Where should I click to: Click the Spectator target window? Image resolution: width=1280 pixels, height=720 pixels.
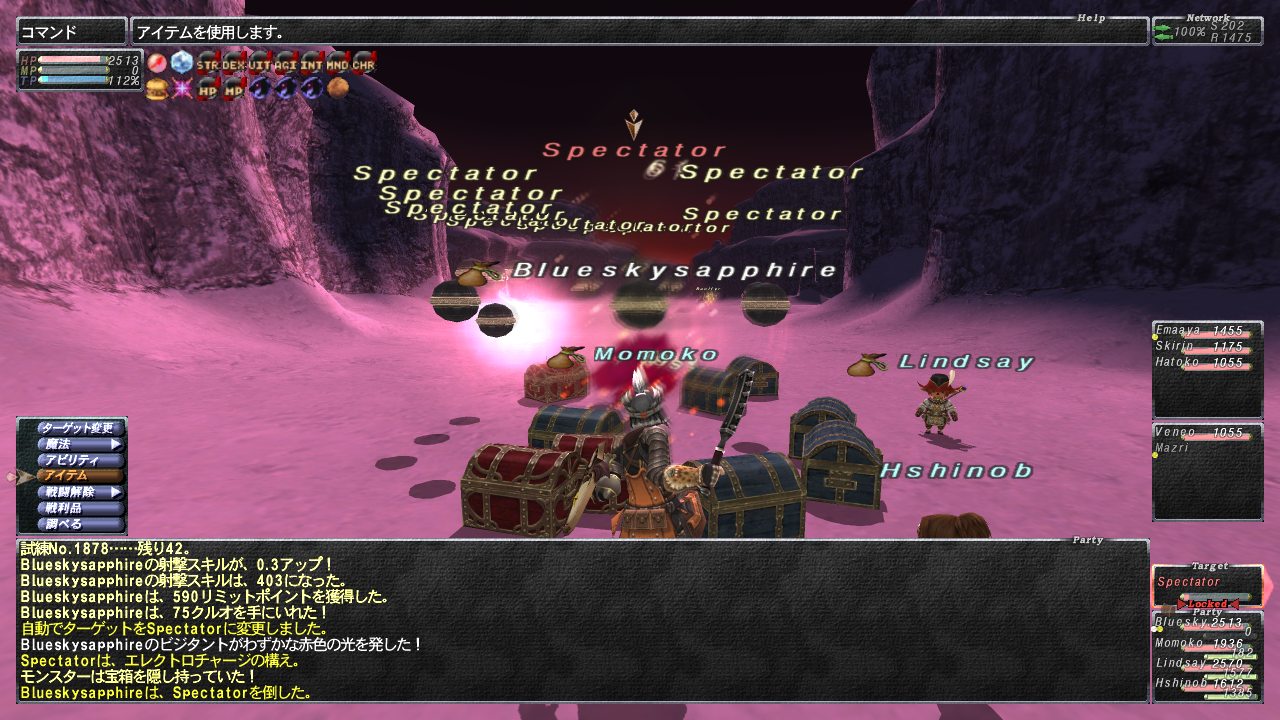[x=1206, y=585]
